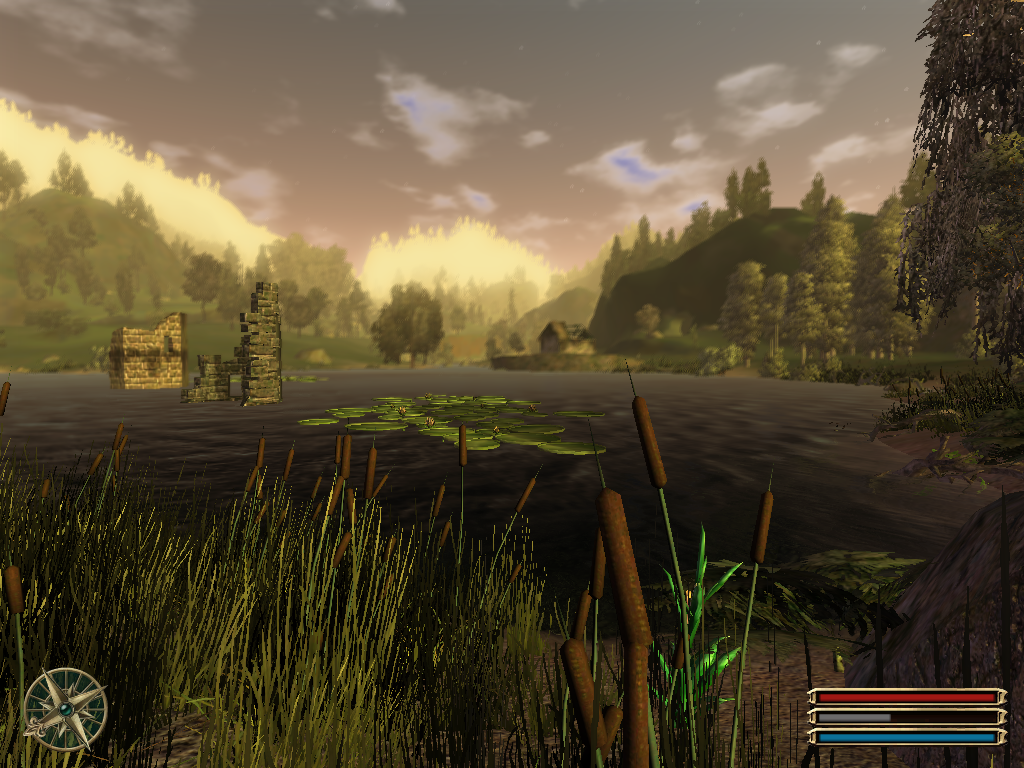
Task: Click the compass rose icon
Action: (65, 708)
